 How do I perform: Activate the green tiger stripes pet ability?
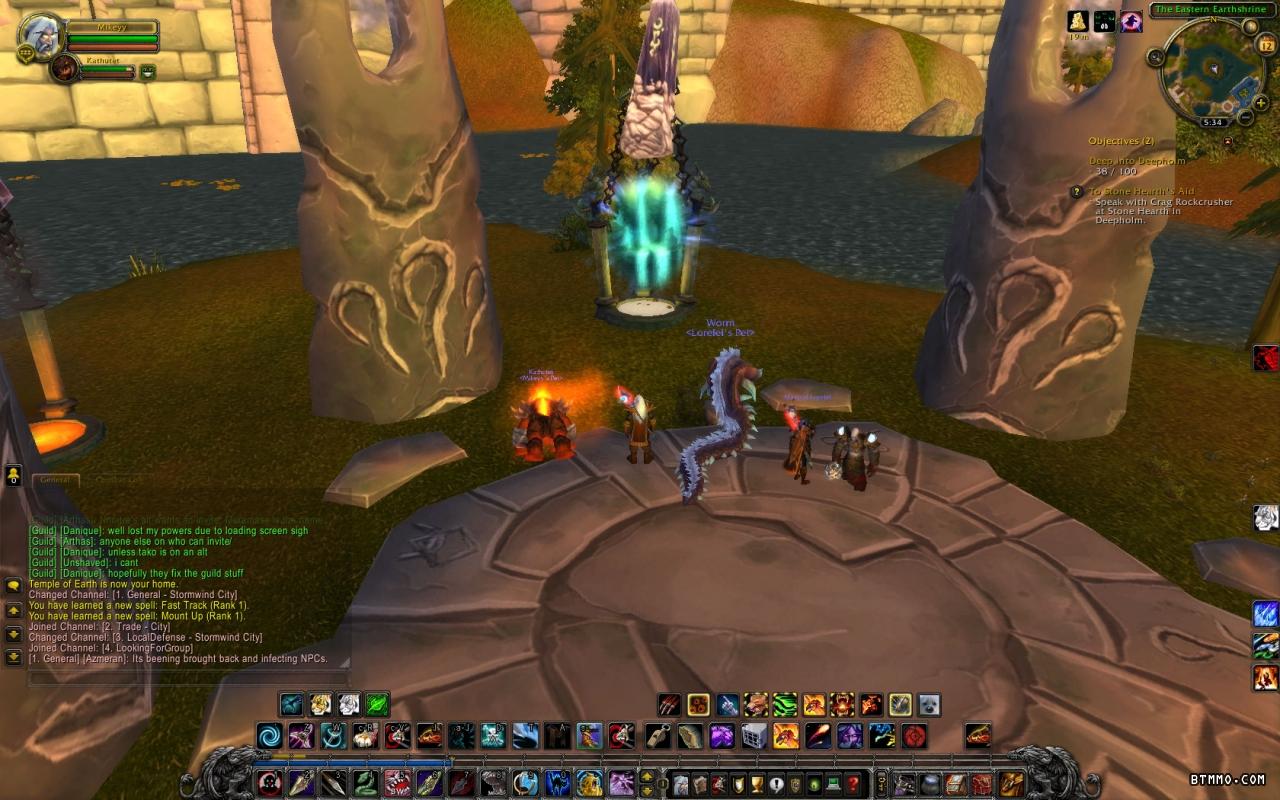tap(785, 704)
